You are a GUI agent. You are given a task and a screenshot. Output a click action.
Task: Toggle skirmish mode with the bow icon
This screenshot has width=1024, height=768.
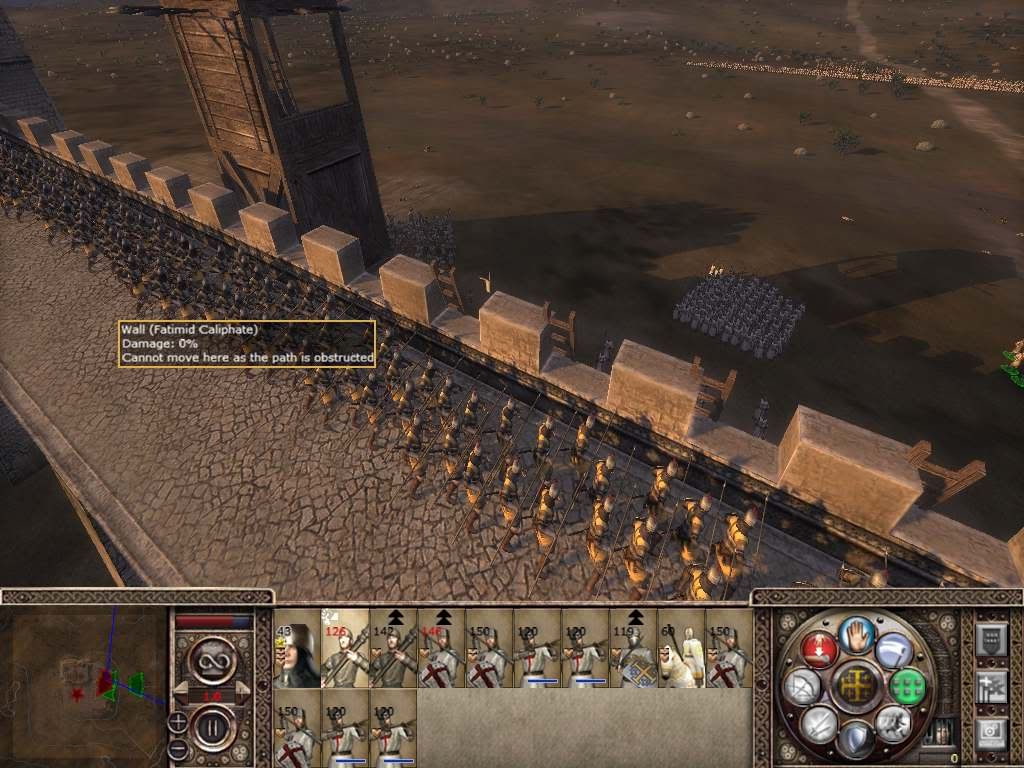click(x=803, y=686)
